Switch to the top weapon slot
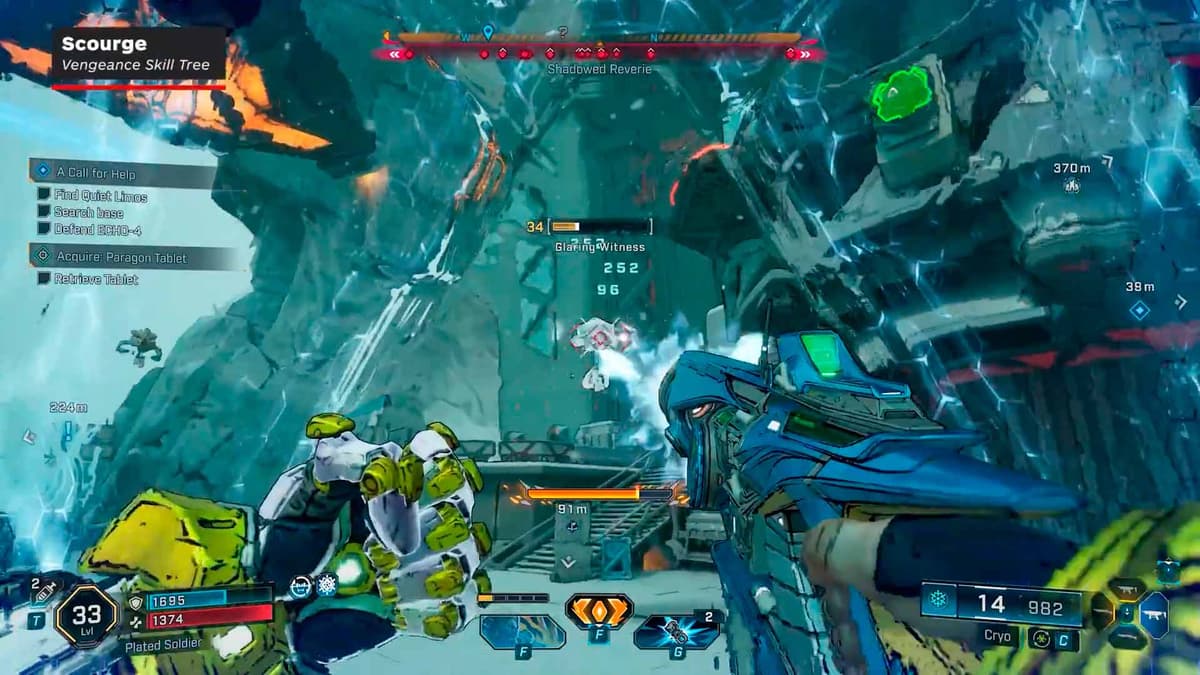The image size is (1200, 675). (1127, 590)
